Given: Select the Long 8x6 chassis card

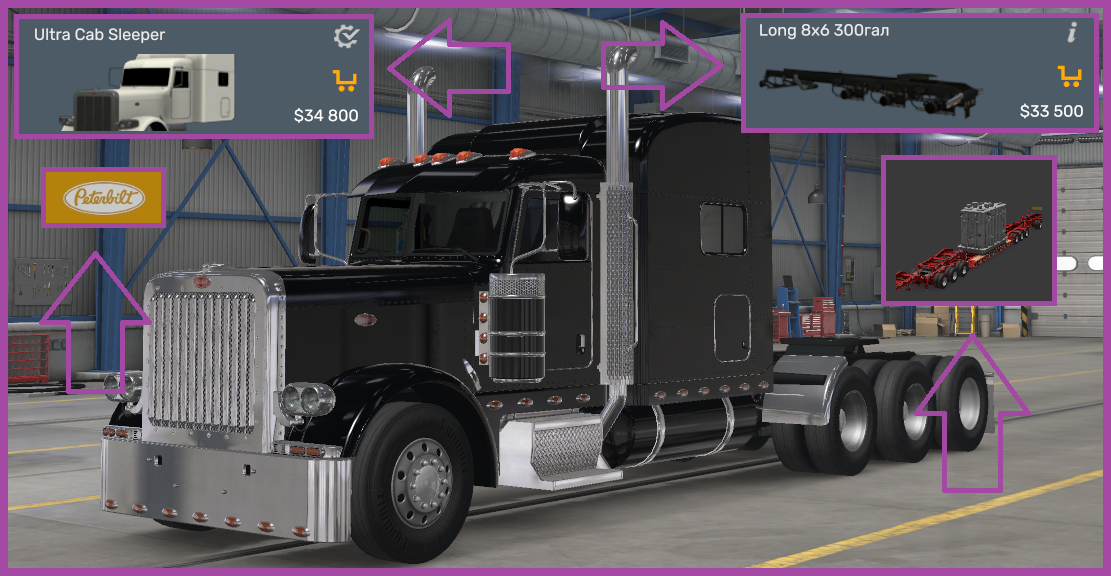Looking at the screenshot, I should click(x=915, y=74).
